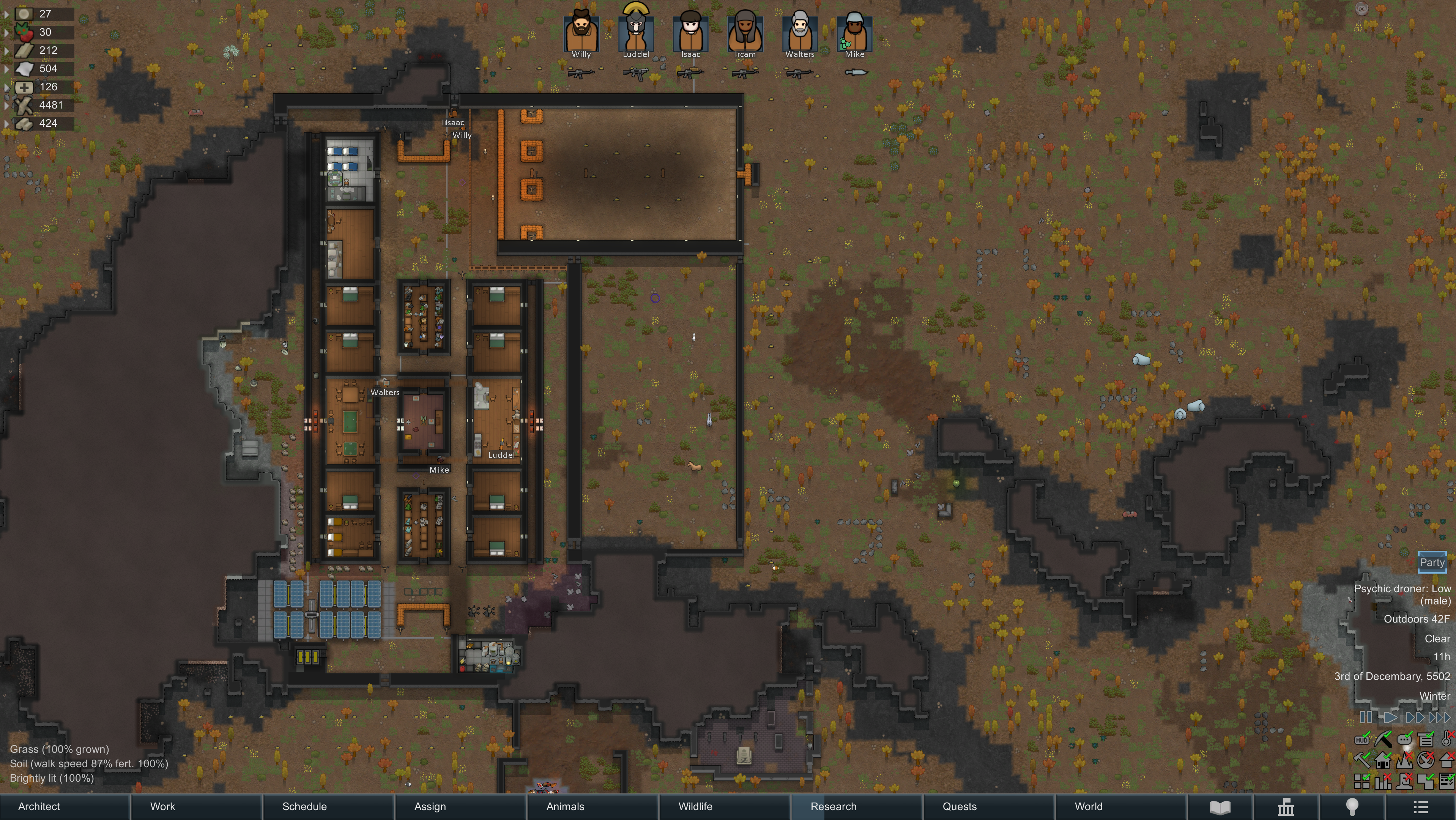Pause the game with the pause button

tap(1366, 717)
